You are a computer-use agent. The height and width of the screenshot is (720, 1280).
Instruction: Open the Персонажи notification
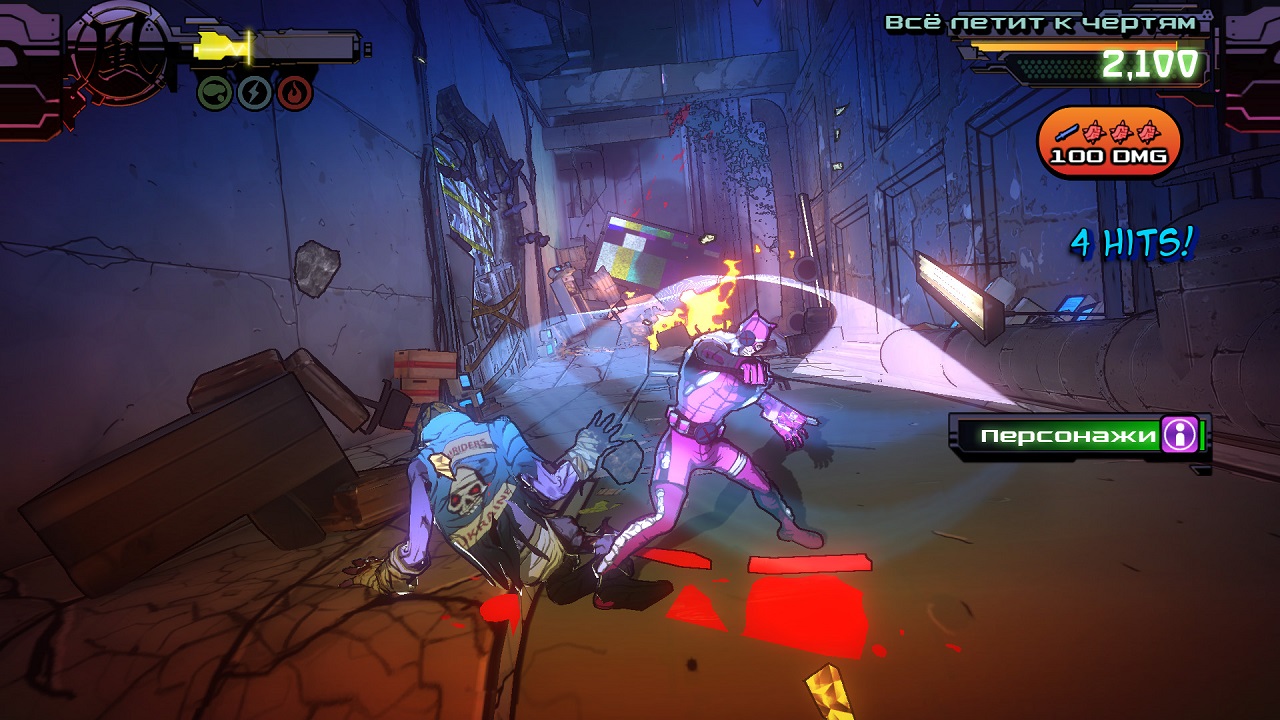[1058, 436]
